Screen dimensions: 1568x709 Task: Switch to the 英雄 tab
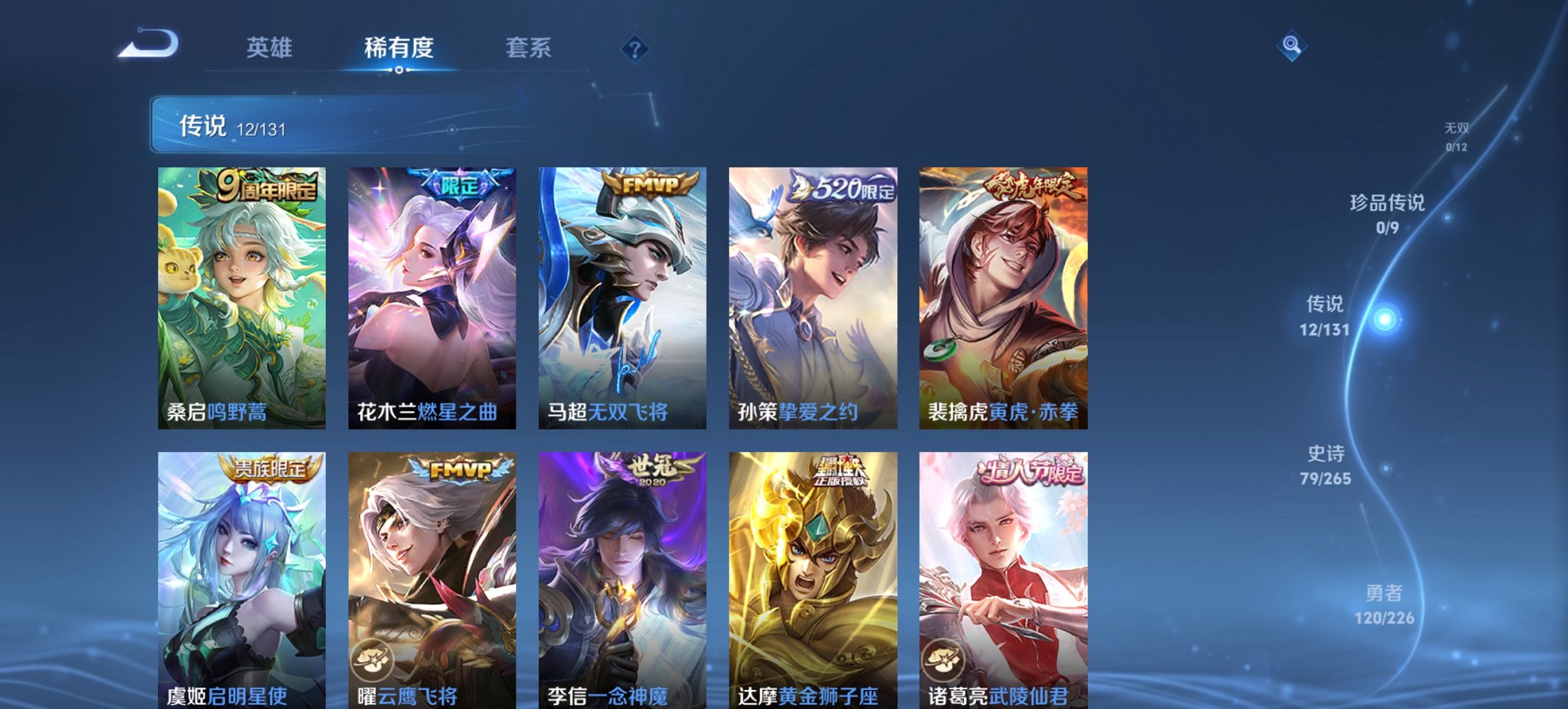click(x=271, y=48)
